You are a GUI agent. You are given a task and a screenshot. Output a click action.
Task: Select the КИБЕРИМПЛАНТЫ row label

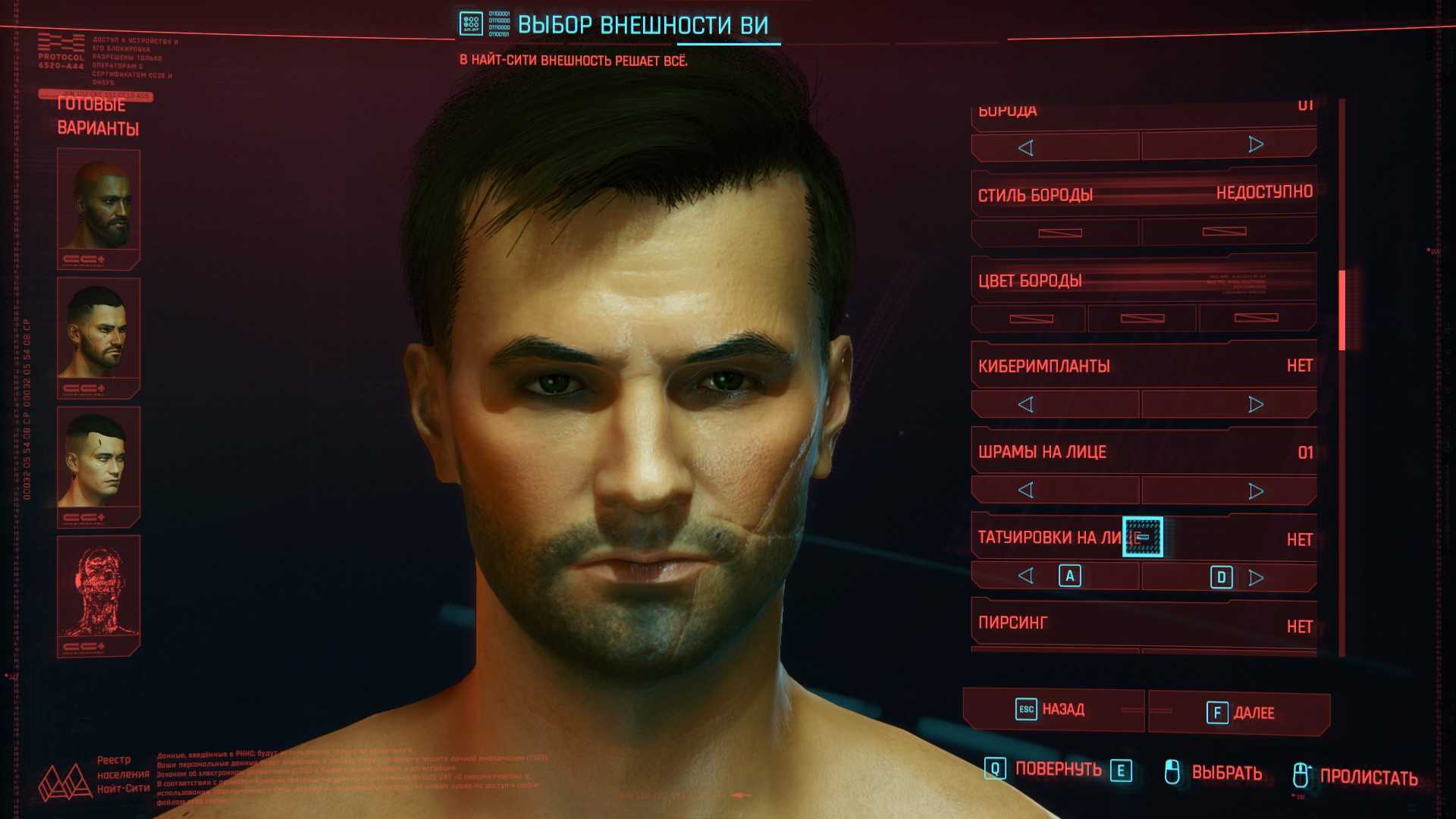tap(1043, 367)
